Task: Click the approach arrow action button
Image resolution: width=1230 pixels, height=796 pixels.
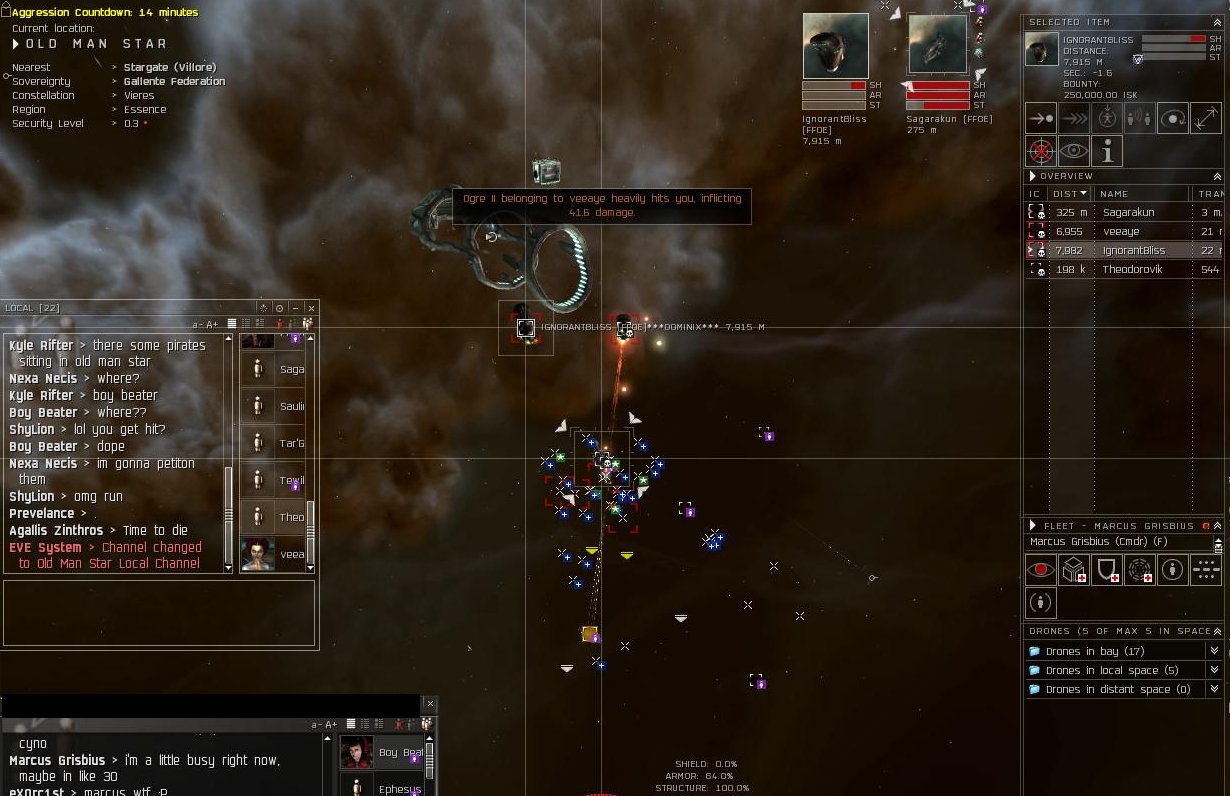Action: pos(1041,119)
